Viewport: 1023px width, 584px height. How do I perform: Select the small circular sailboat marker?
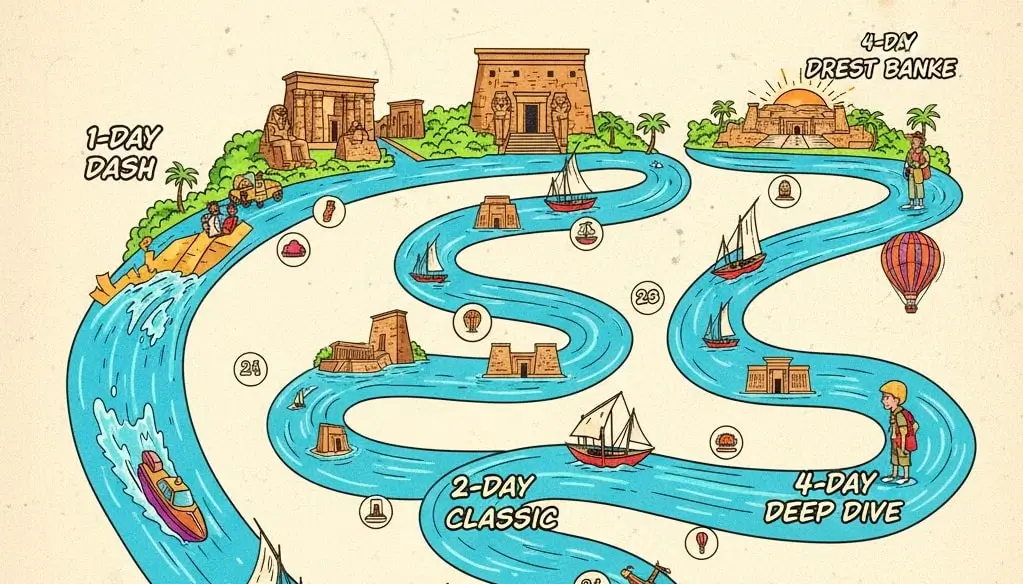[585, 233]
